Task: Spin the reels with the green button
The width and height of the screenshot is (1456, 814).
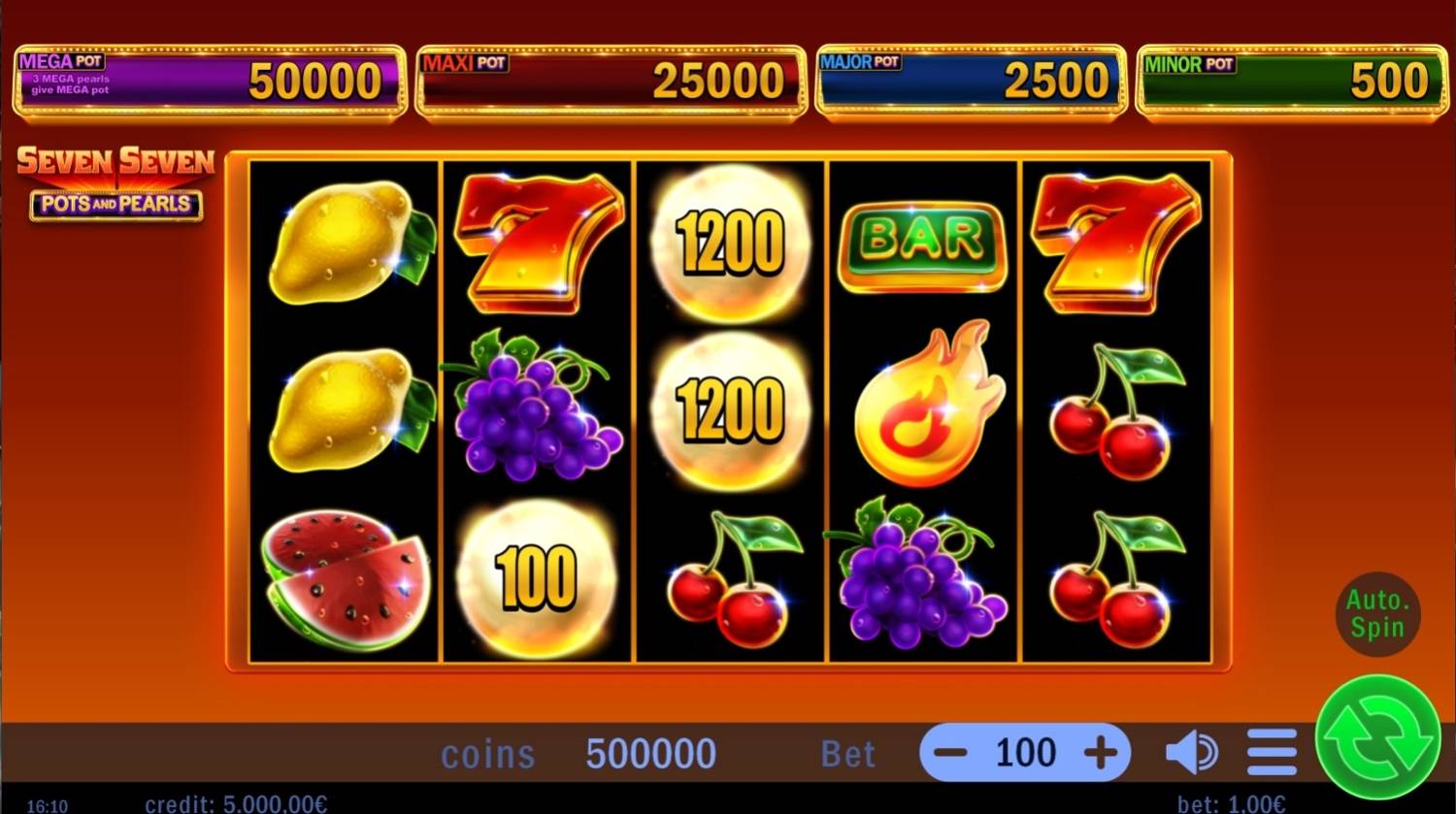Action: 1377,738
